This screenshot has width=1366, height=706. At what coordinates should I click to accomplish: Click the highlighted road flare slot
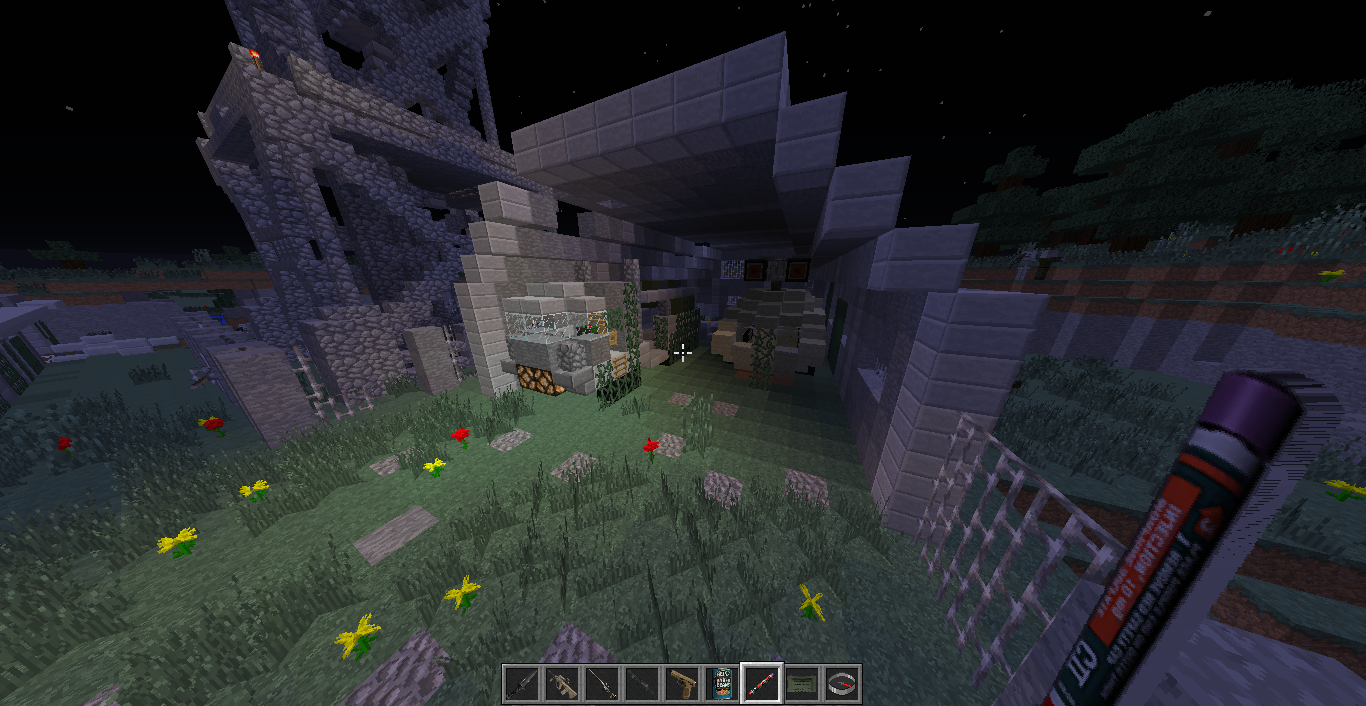[762, 684]
